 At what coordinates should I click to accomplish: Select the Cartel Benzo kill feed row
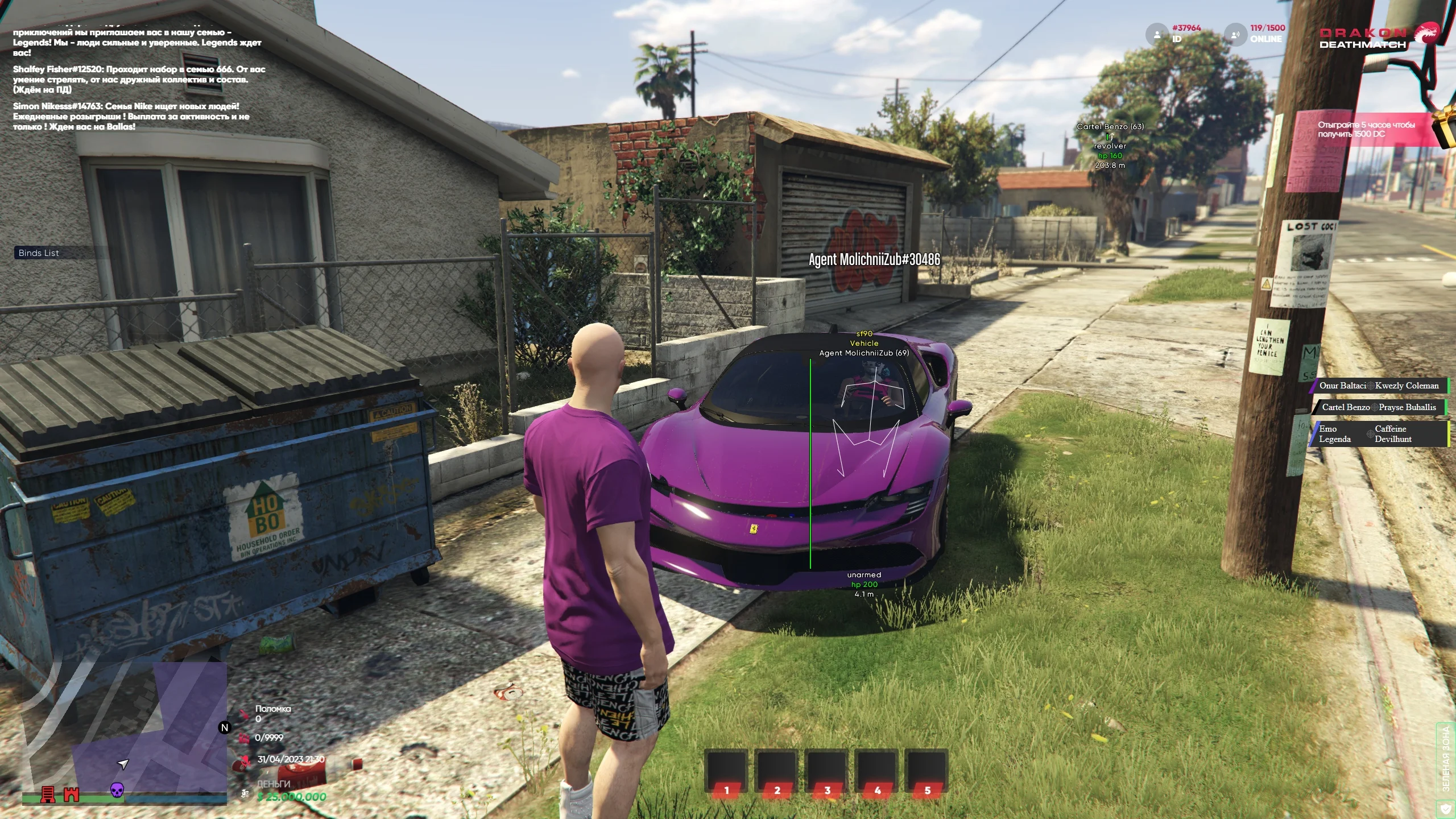pyautogui.click(x=1379, y=407)
